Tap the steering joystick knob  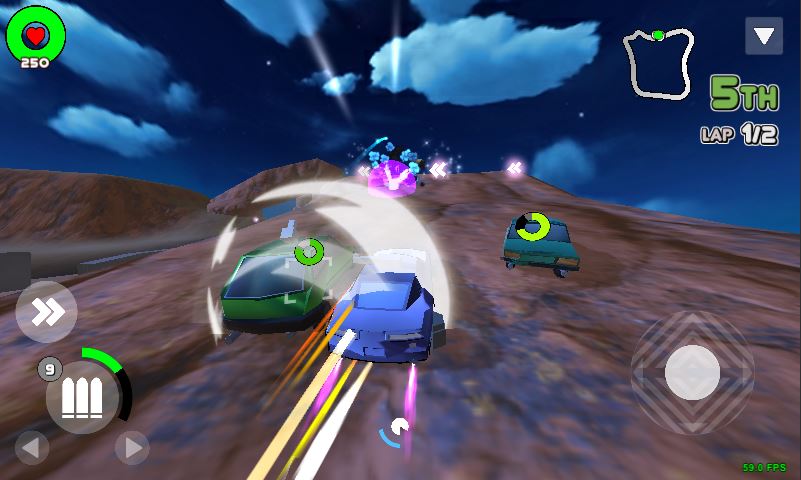point(692,372)
